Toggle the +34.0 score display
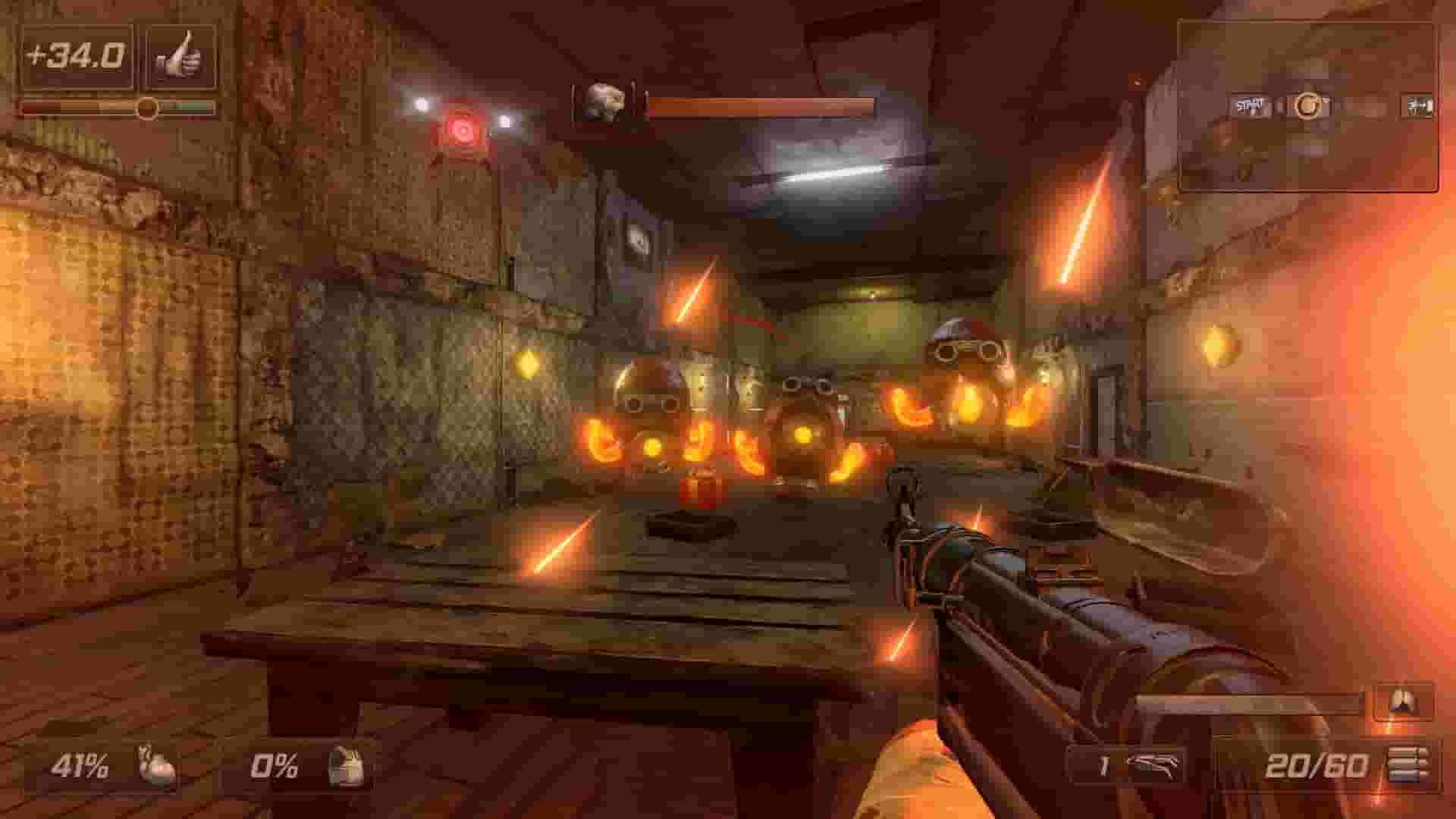The image size is (1456, 819). click(x=72, y=55)
